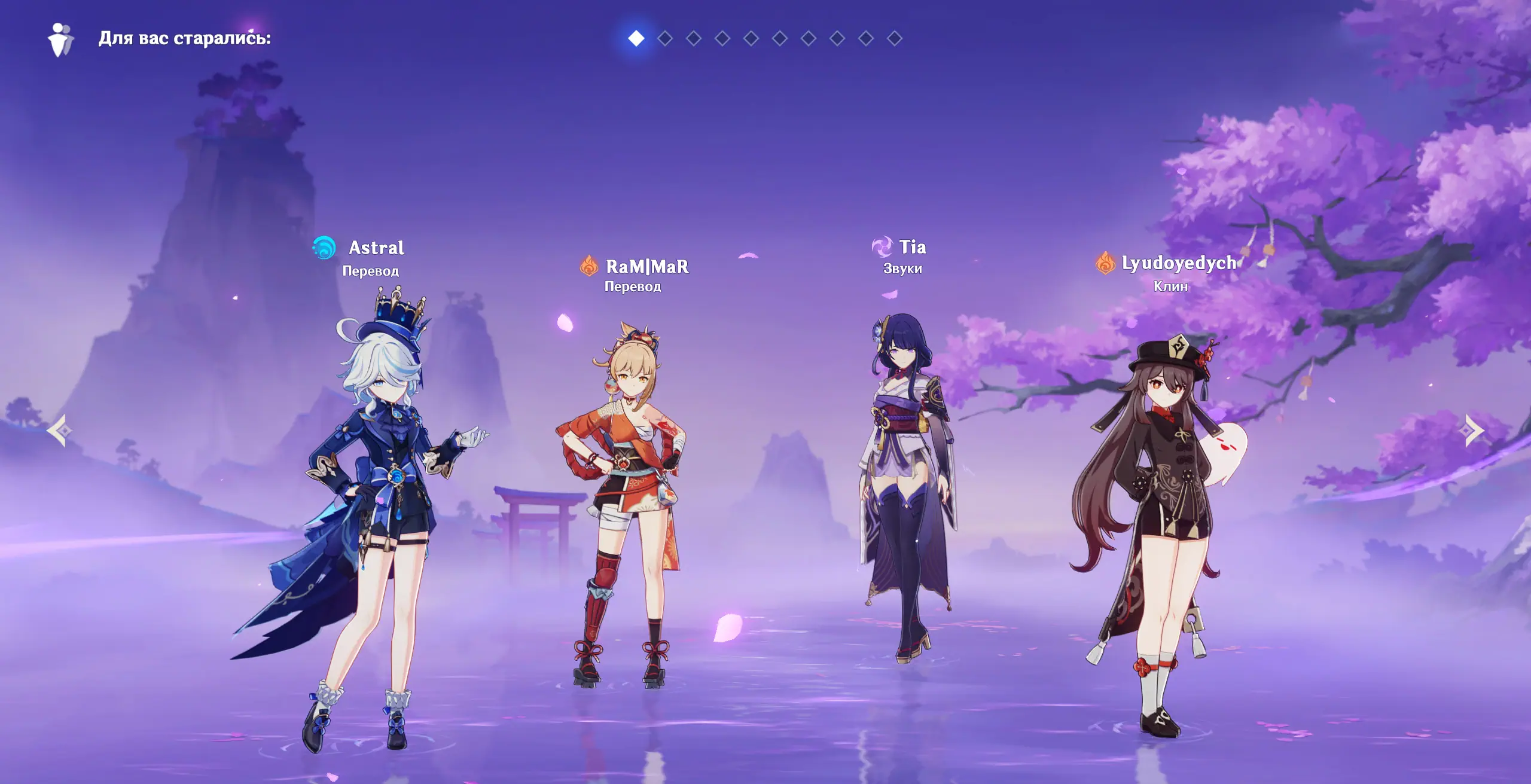1531x784 pixels.
Task: Go back with the left arrow
Action: pyautogui.click(x=59, y=430)
